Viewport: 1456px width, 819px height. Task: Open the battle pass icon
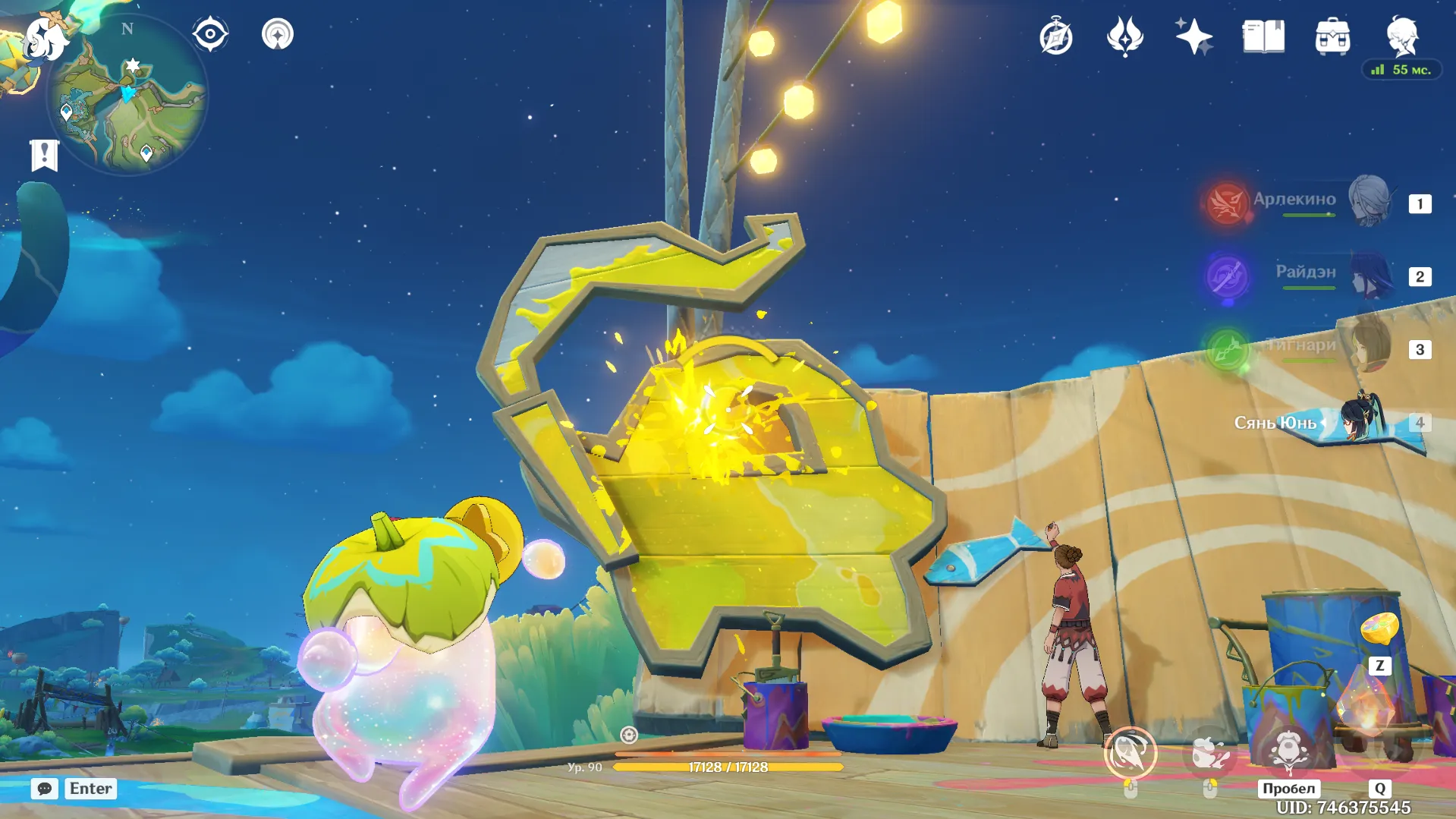tap(1124, 36)
